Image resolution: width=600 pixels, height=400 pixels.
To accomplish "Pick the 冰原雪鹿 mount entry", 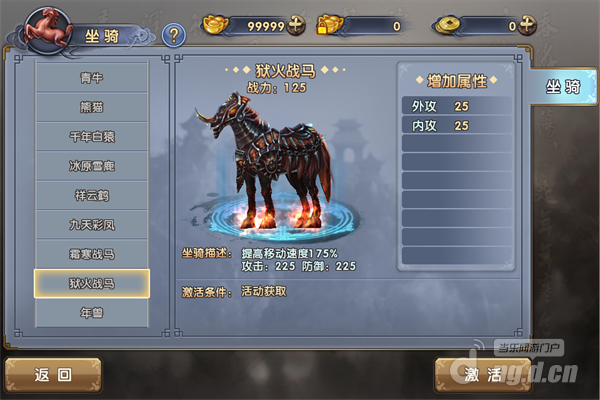I will [91, 165].
